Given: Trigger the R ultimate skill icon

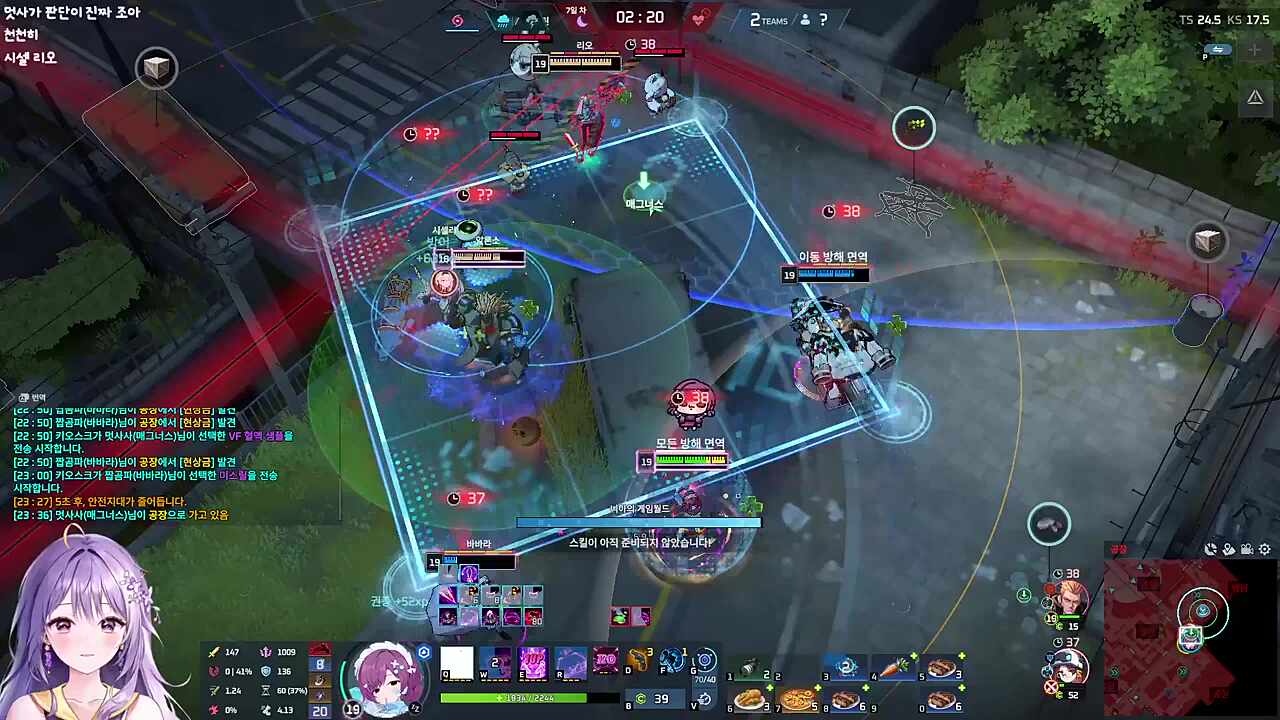Looking at the screenshot, I should coord(571,663).
